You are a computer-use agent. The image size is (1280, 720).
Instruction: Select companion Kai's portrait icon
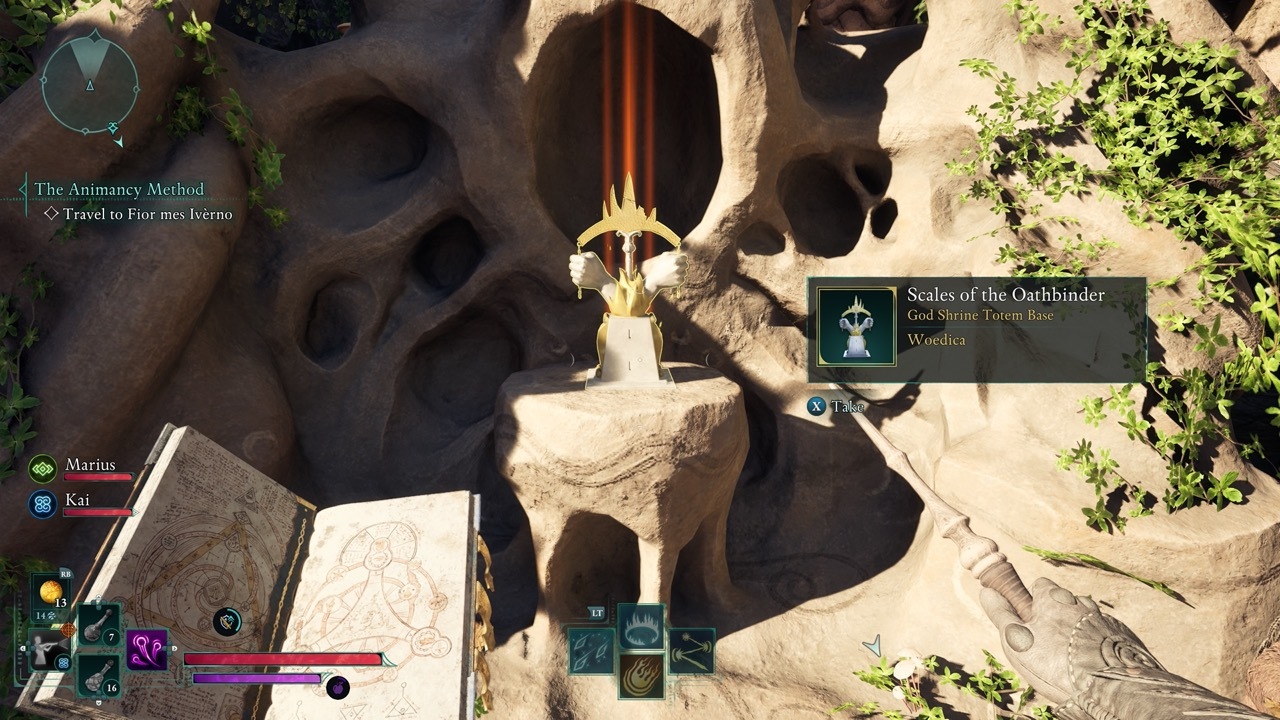(x=43, y=503)
